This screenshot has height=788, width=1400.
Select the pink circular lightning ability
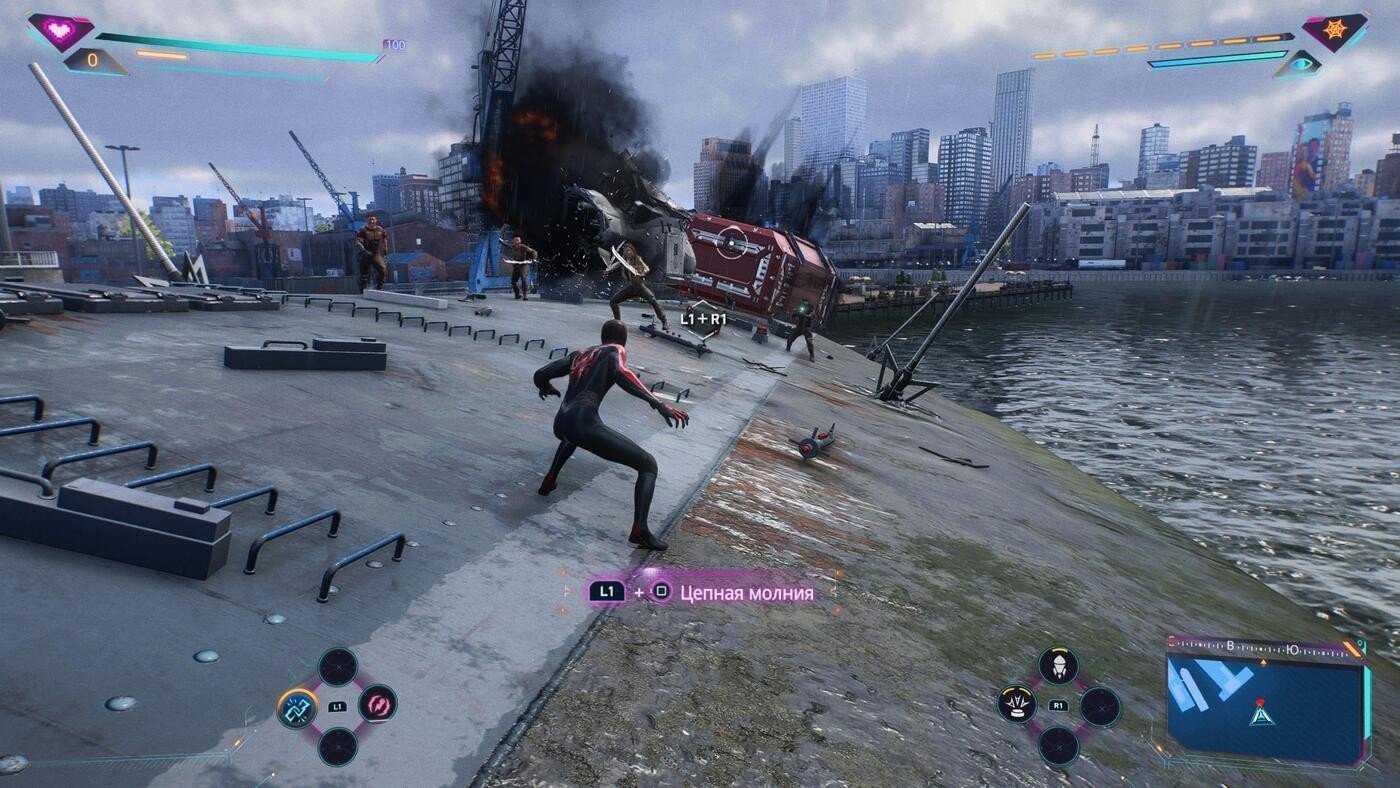point(377,704)
